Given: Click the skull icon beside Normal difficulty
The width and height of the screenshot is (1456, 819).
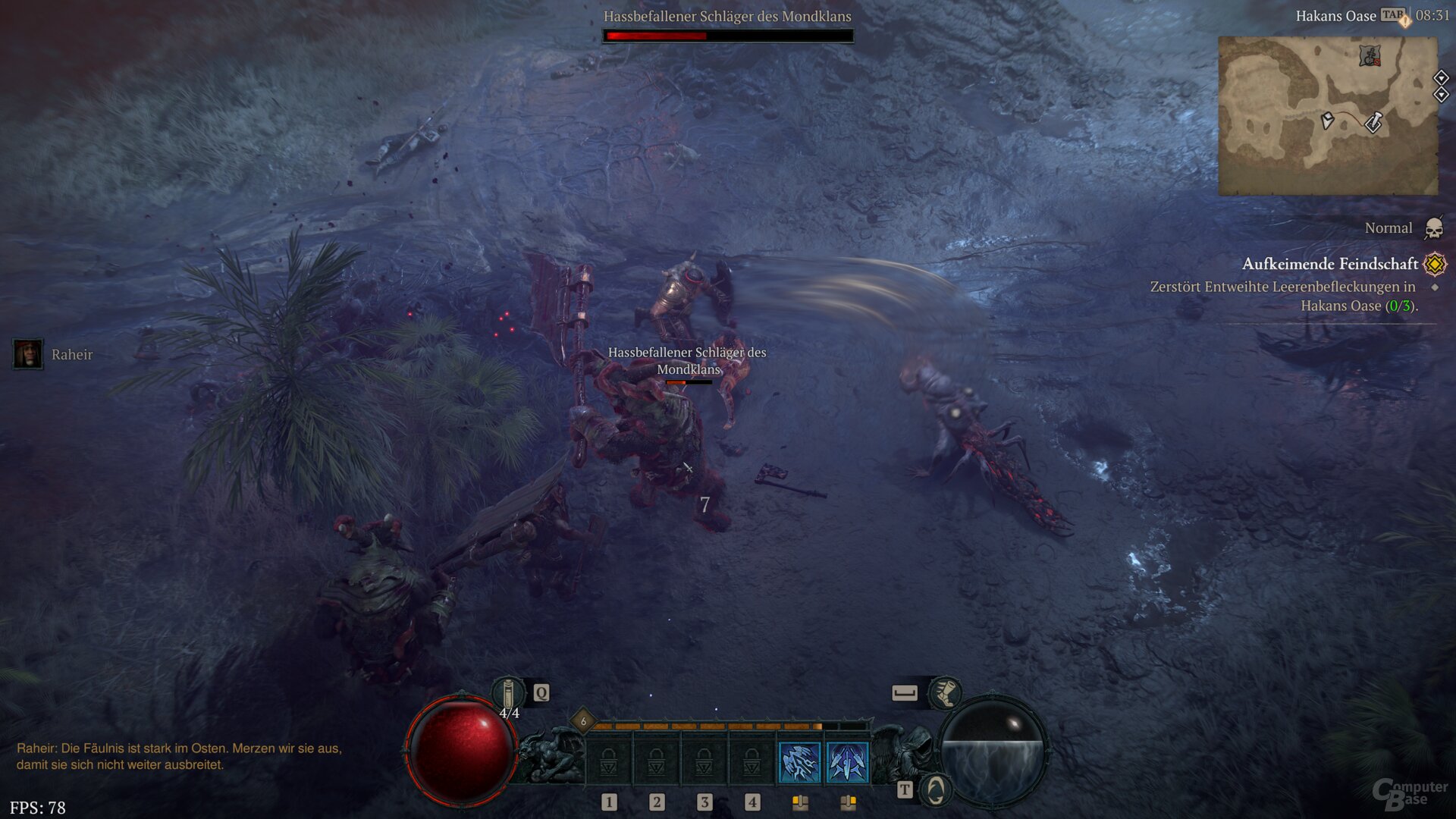Looking at the screenshot, I should click(x=1433, y=229).
